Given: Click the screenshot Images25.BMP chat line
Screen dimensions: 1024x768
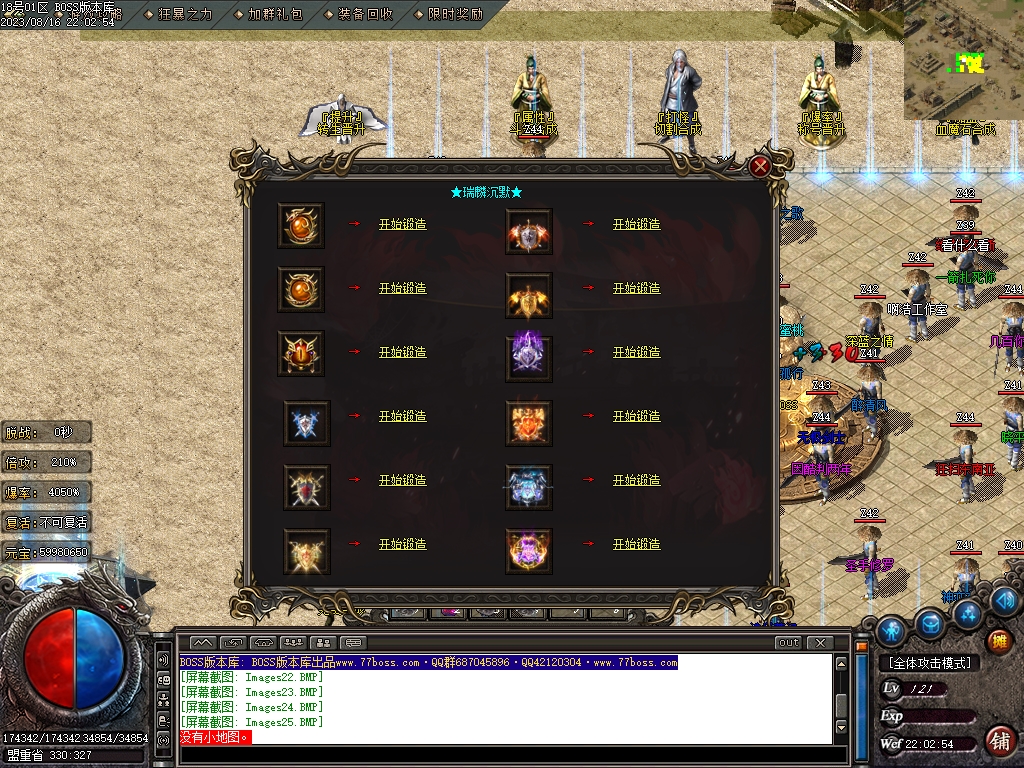Looking at the screenshot, I should tap(252, 722).
